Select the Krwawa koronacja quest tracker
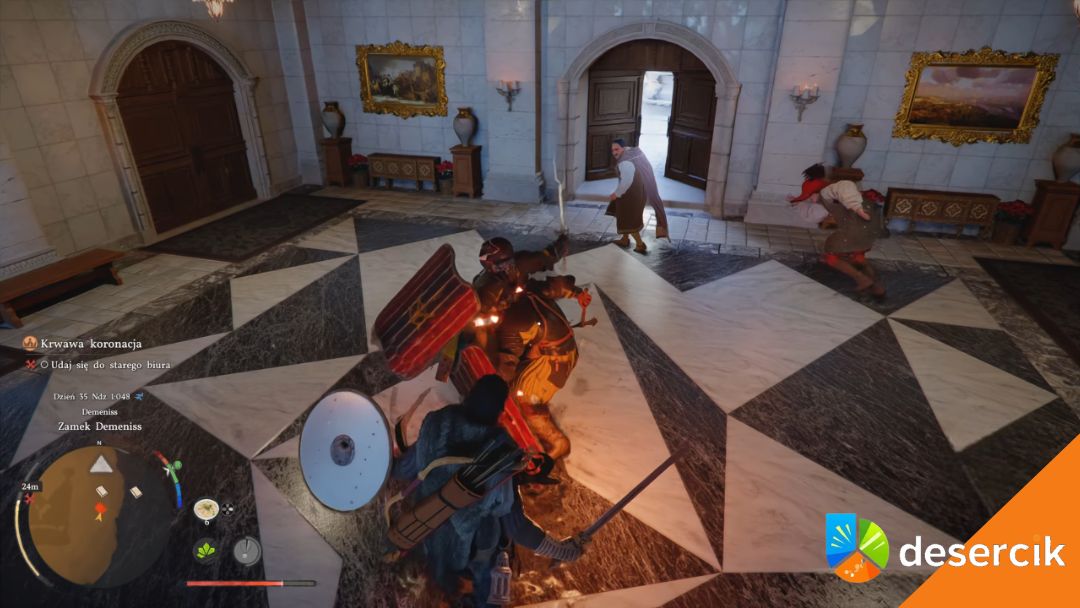This screenshot has height=608, width=1080. coord(83,343)
